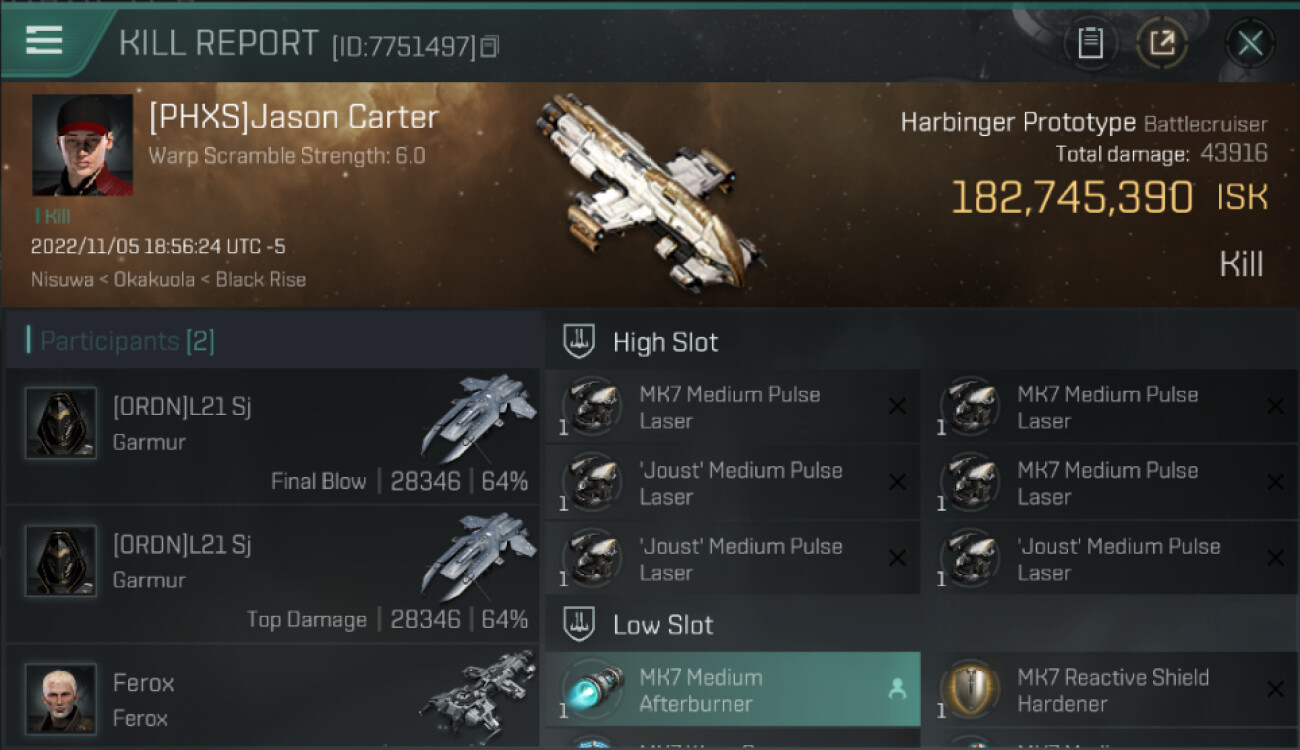Select the Ferox participant row
Viewport: 1300px width, 750px height.
coord(272,698)
